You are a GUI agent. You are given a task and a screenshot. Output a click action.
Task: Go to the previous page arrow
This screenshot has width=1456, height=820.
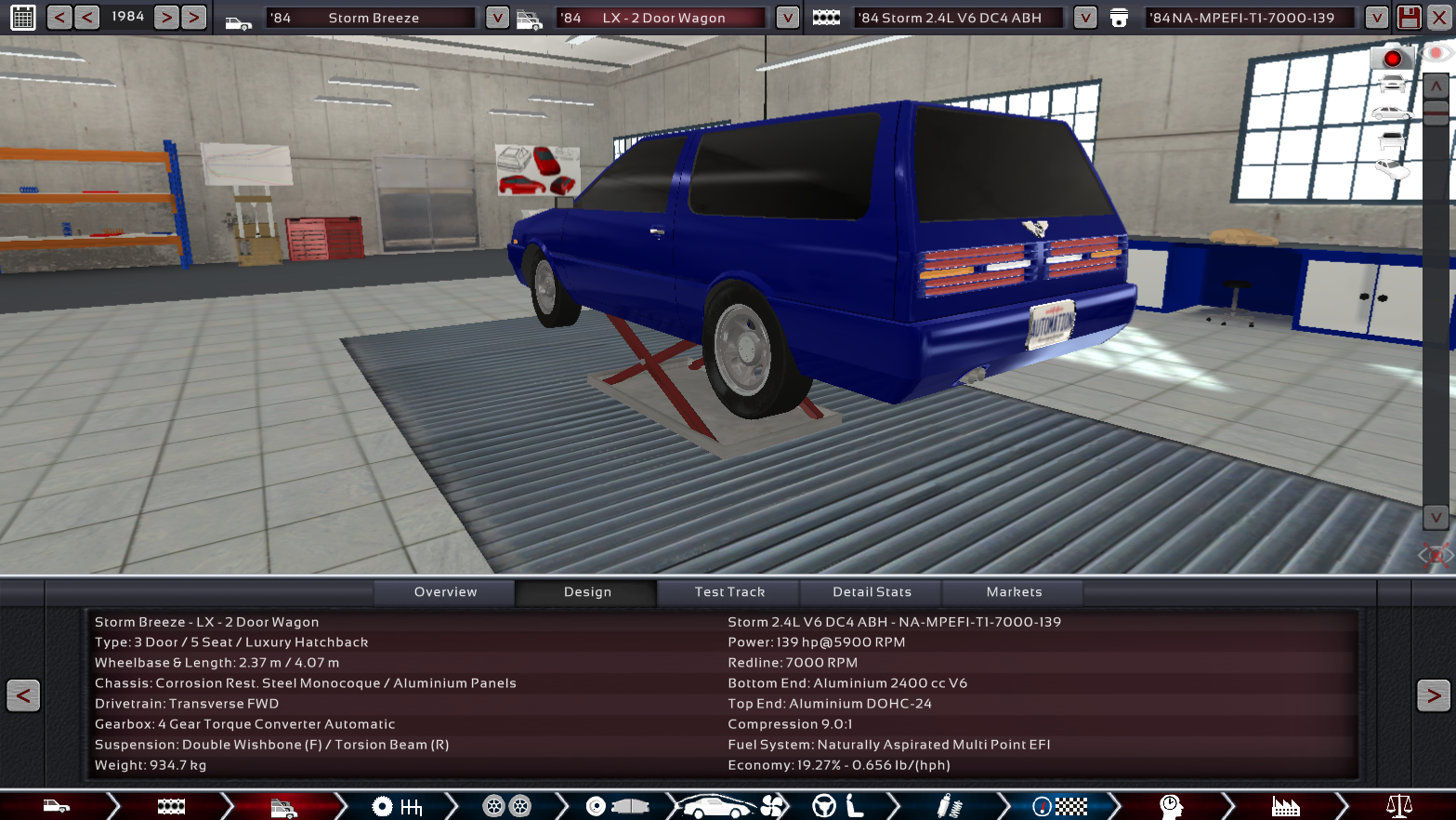(23, 695)
